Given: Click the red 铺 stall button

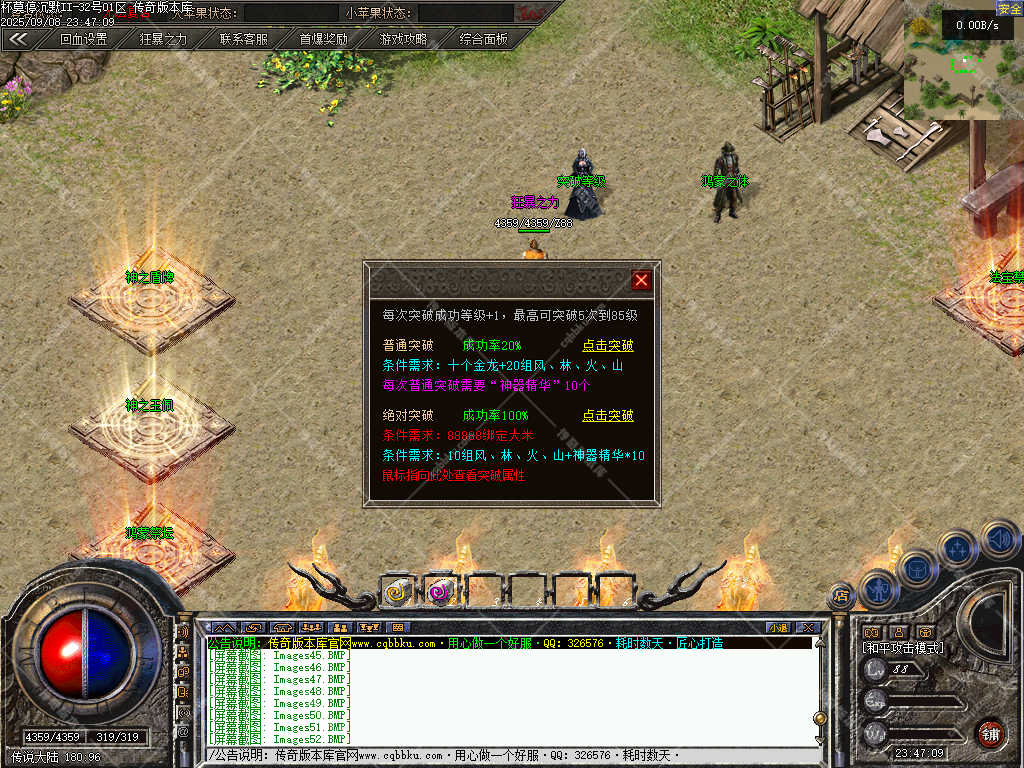Looking at the screenshot, I should 990,733.
